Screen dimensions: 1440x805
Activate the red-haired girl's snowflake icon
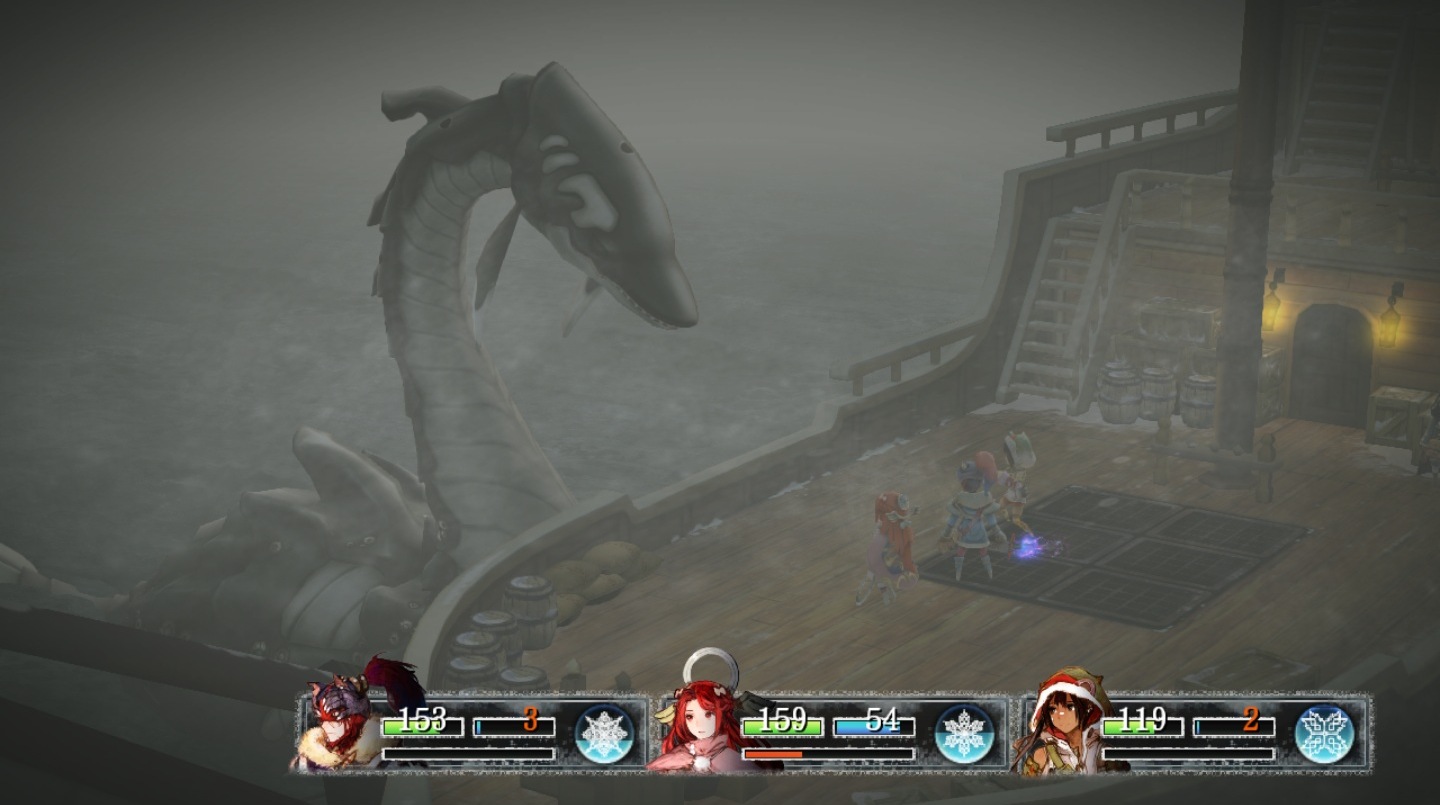coord(964,733)
